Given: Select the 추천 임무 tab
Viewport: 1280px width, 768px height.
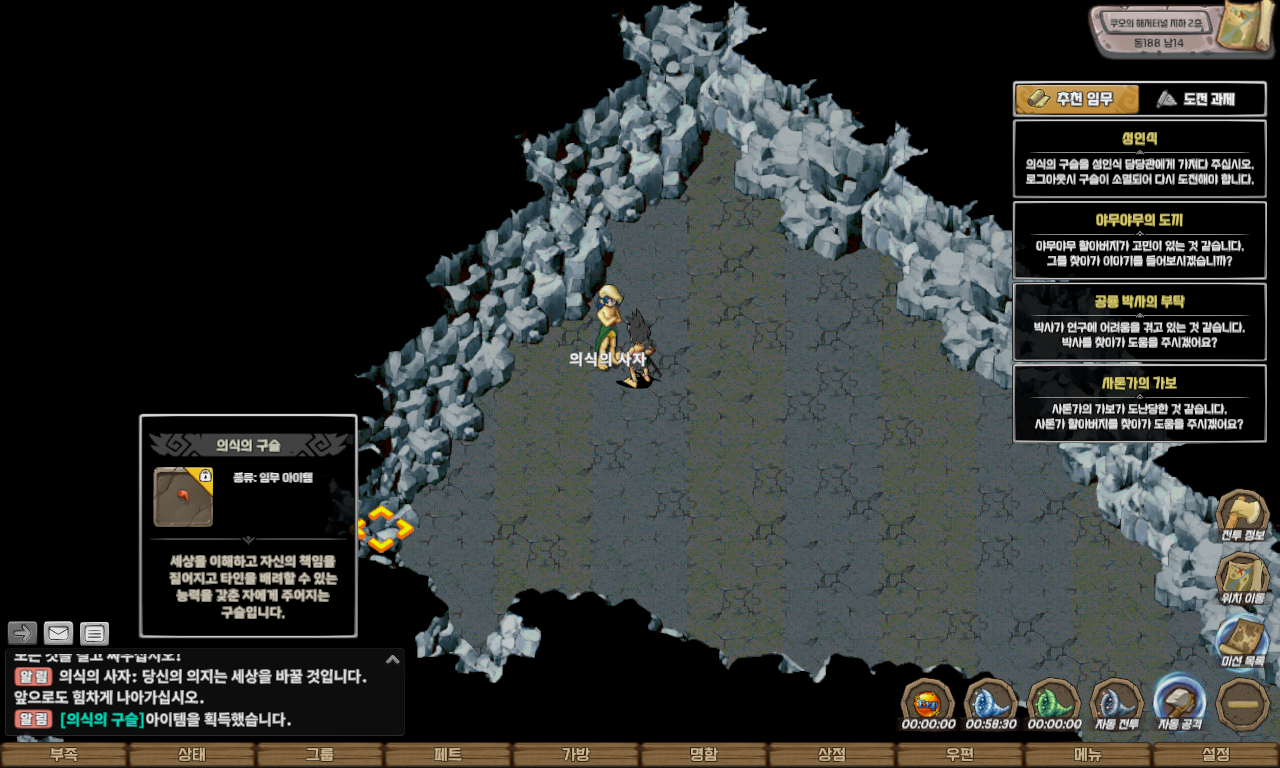Looking at the screenshot, I should 1077,99.
